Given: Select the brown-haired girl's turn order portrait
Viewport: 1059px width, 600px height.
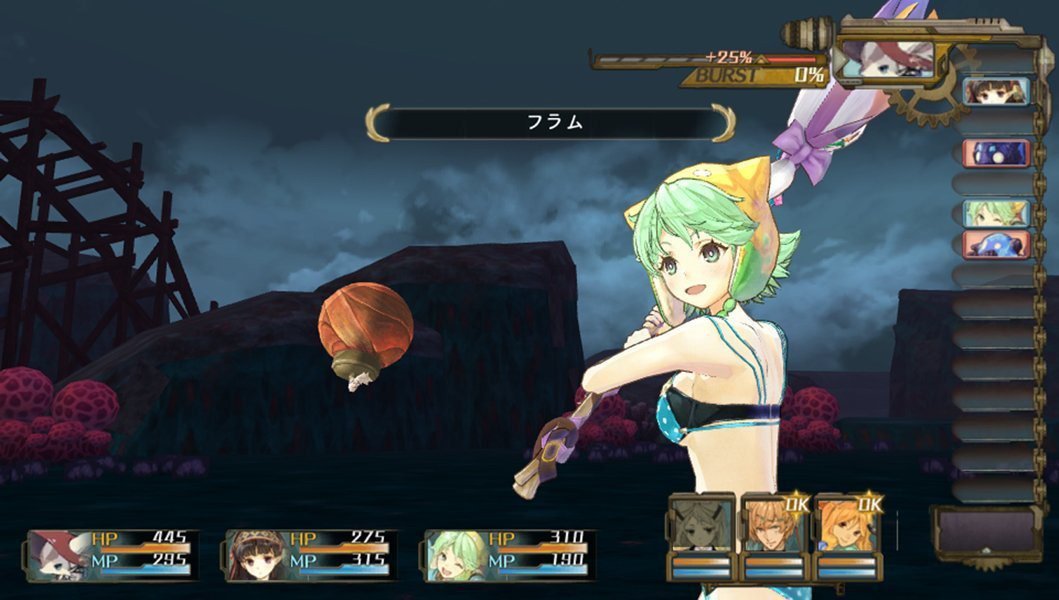Looking at the screenshot, I should [x=996, y=92].
